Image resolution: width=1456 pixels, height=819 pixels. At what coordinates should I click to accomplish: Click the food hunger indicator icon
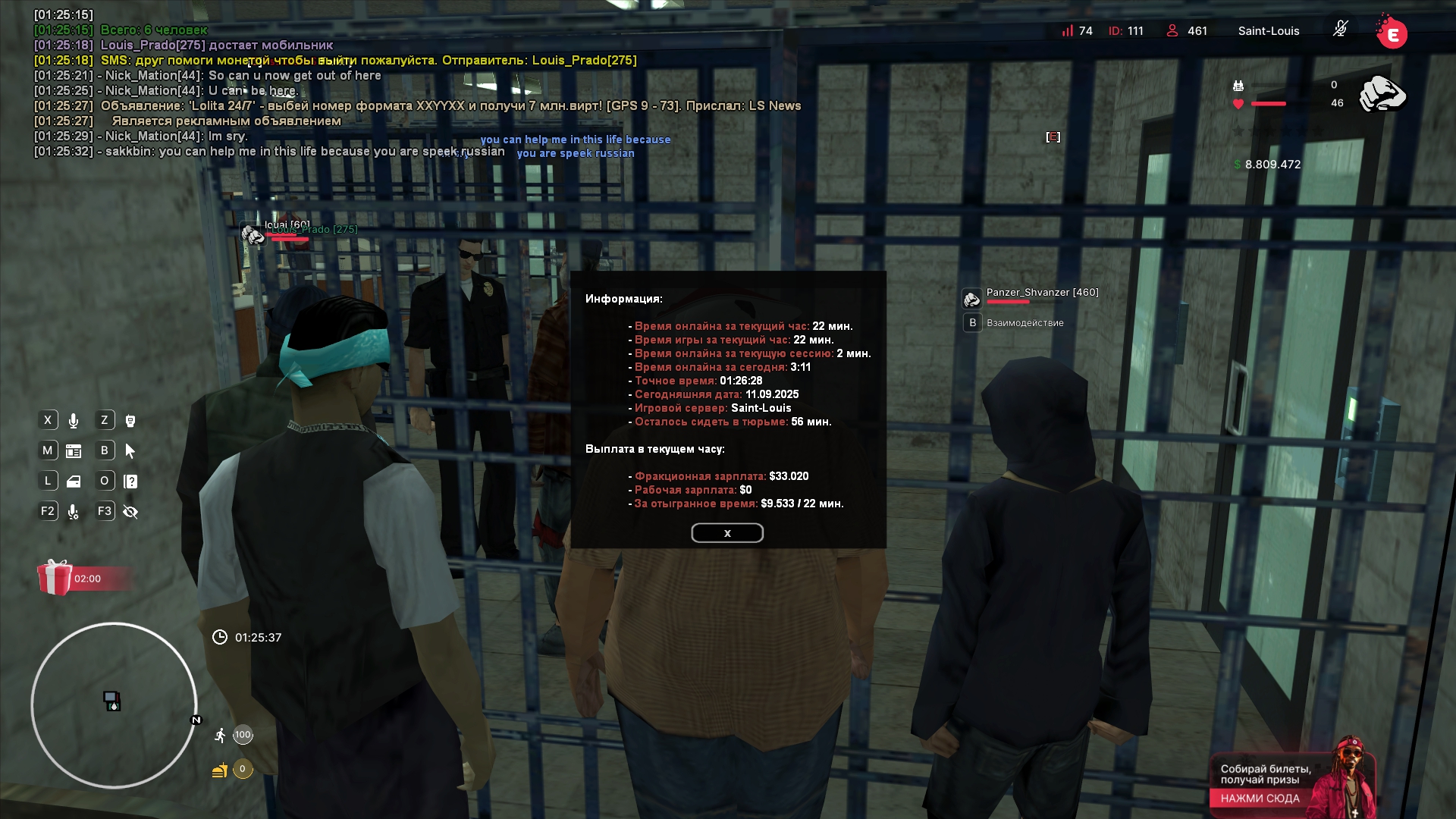[x=220, y=770]
